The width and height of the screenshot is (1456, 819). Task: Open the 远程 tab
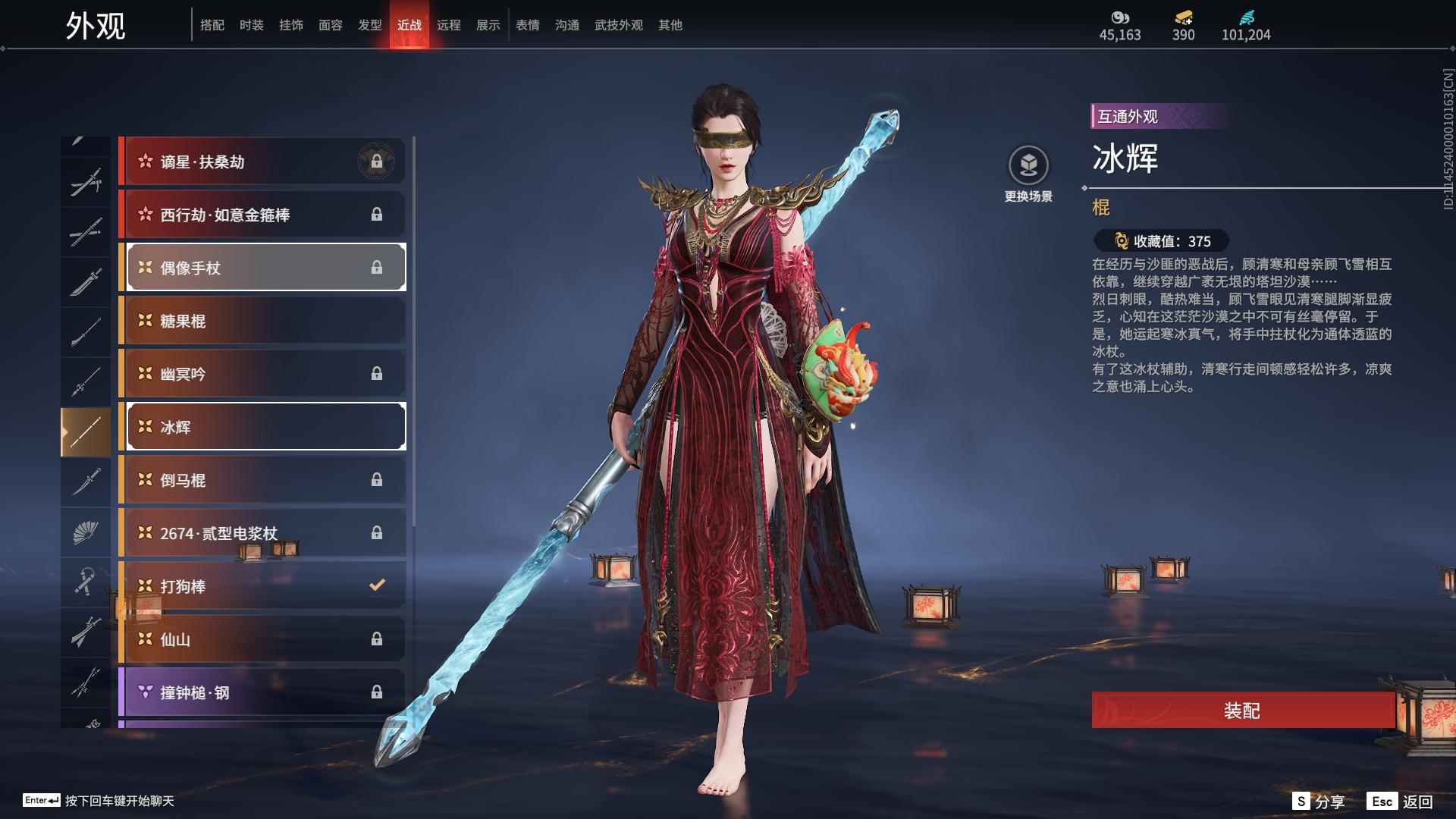coord(449,24)
